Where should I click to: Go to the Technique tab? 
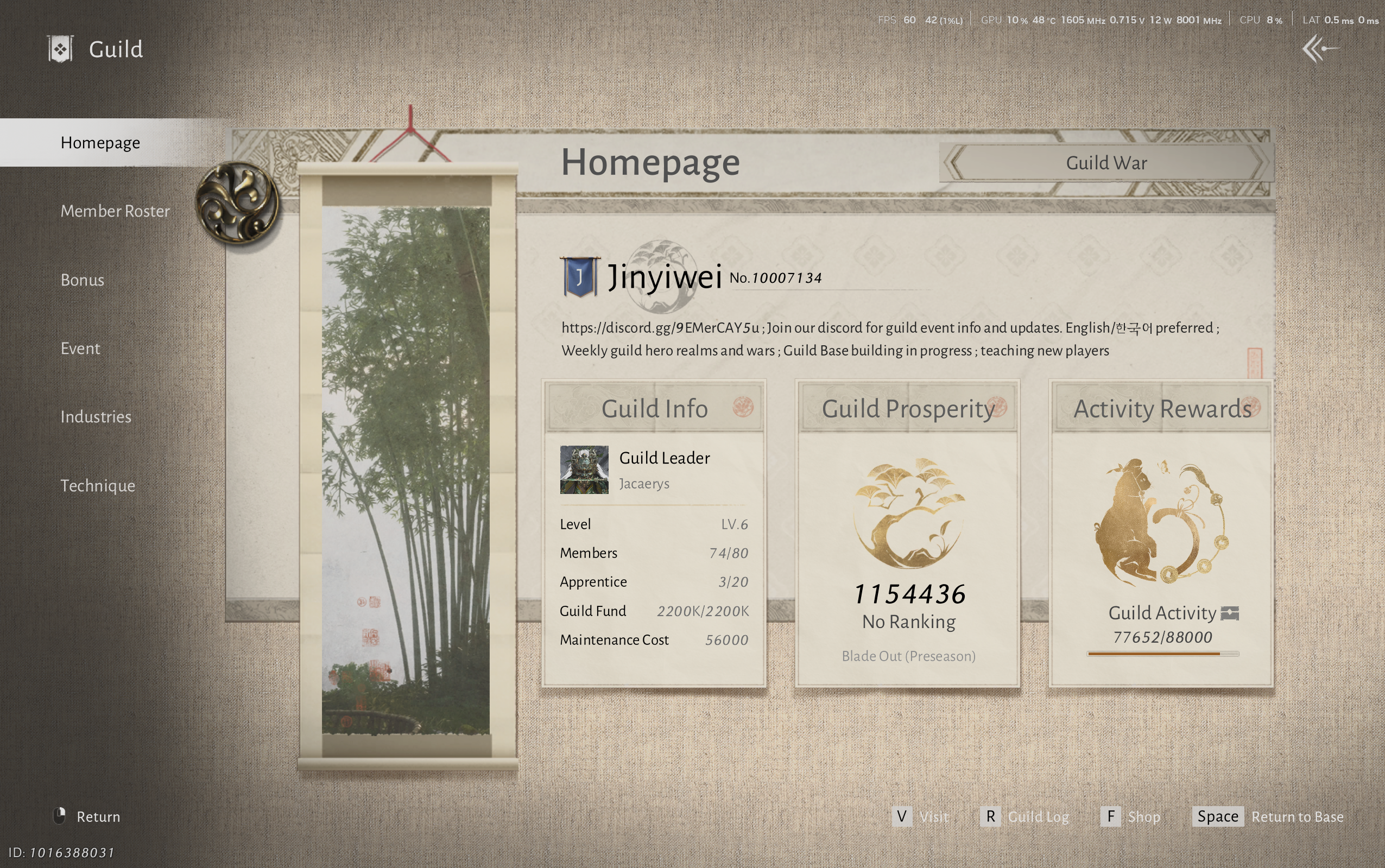point(98,486)
